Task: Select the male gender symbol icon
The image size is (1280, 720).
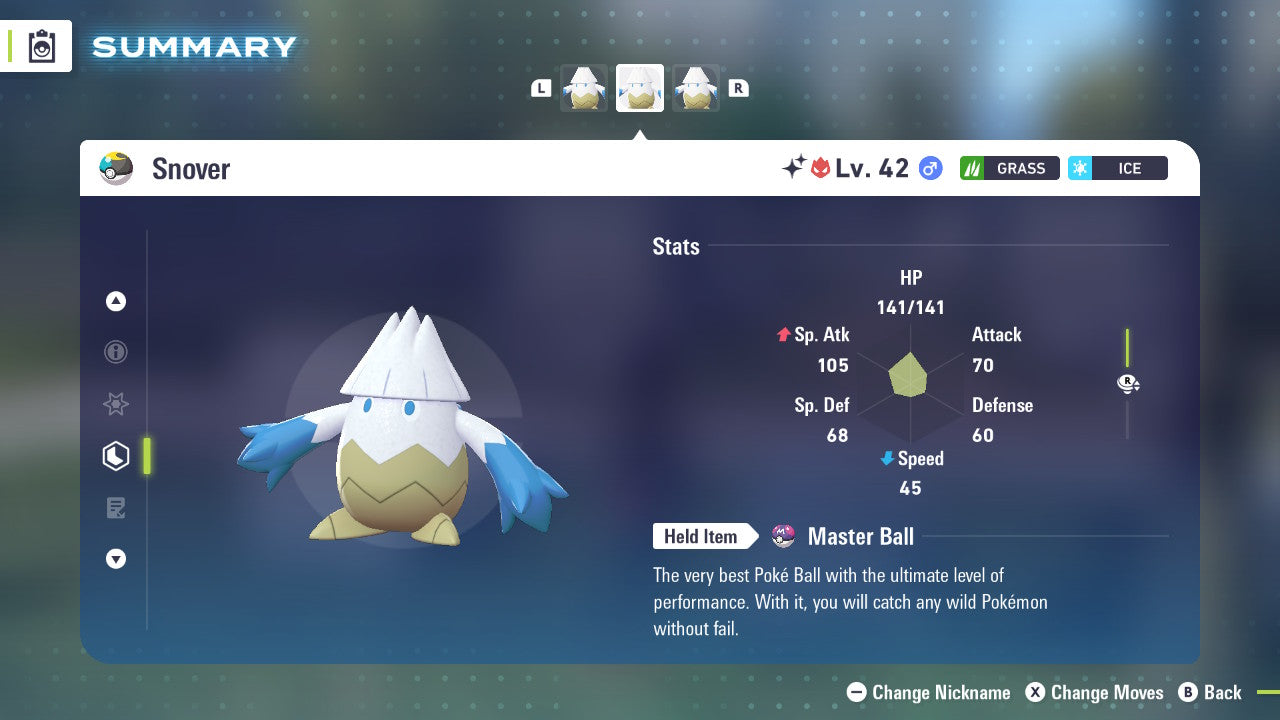Action: (928, 168)
